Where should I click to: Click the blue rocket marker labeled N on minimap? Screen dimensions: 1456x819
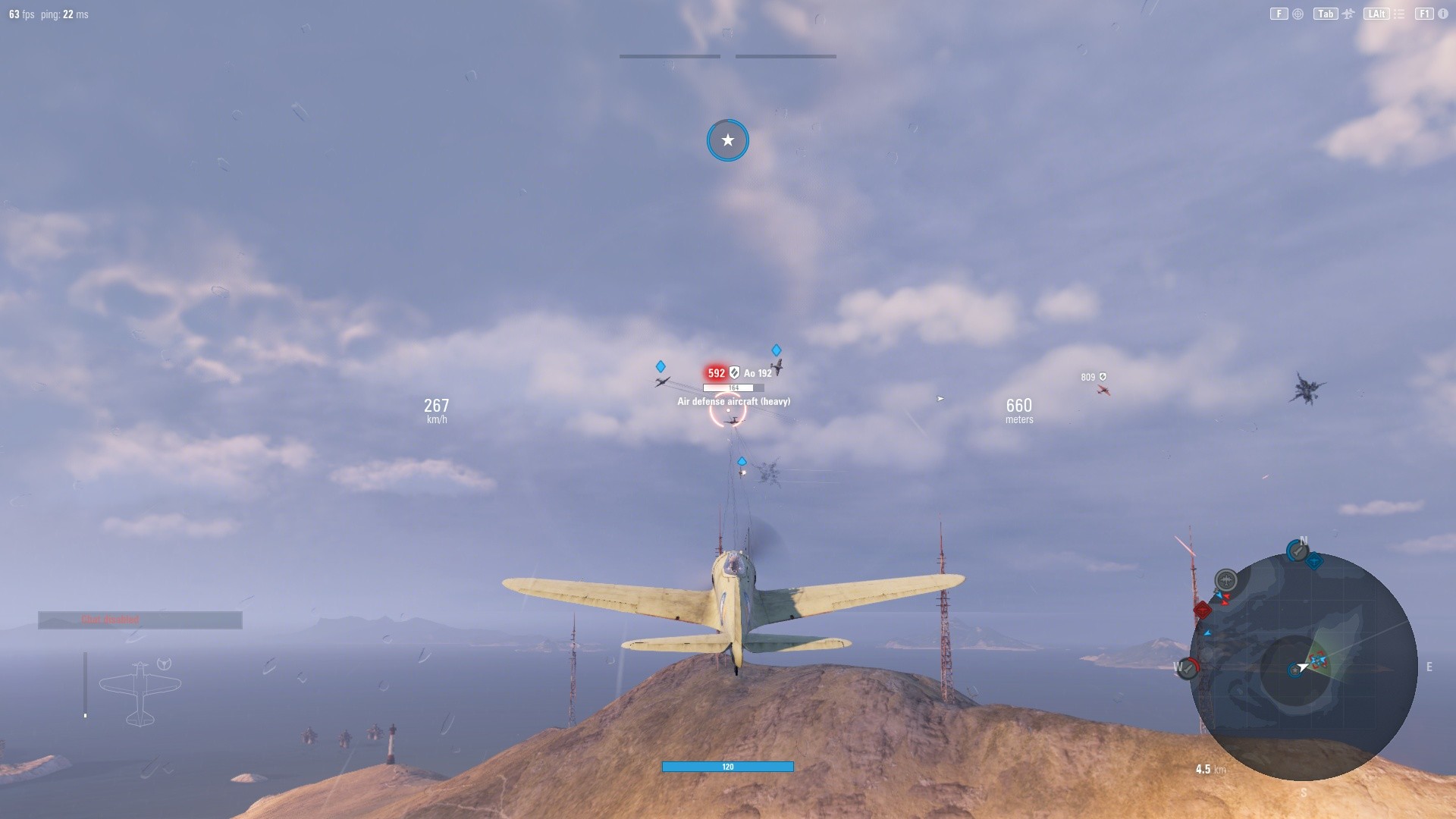click(x=1297, y=551)
